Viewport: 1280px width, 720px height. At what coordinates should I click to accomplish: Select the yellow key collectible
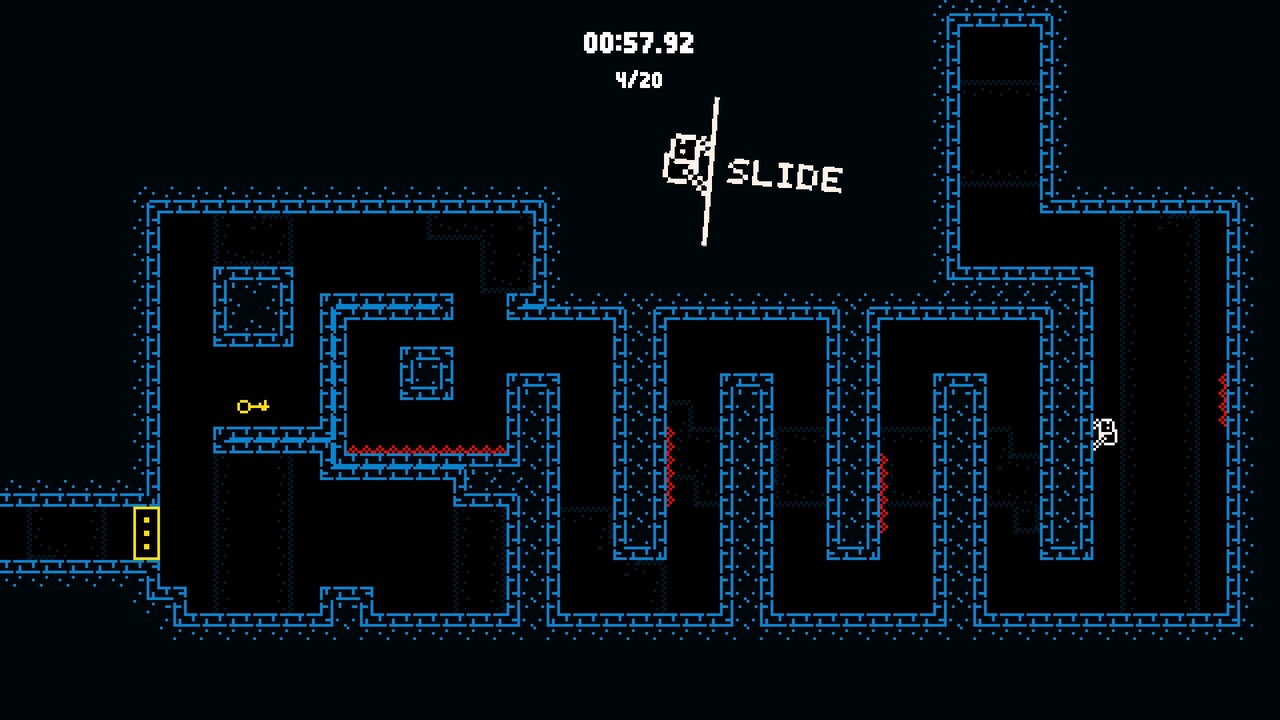coord(251,406)
